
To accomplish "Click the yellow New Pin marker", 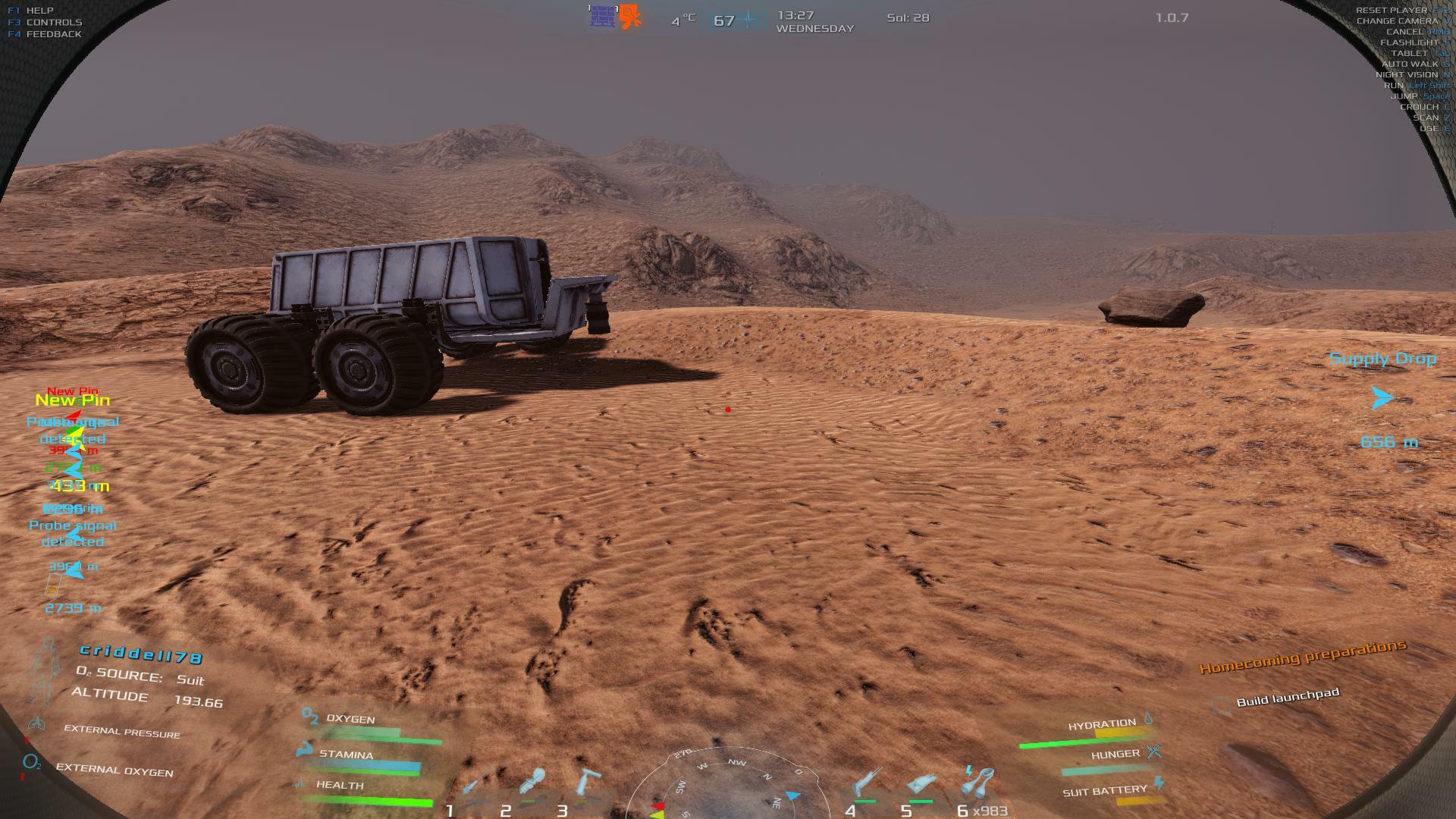I will 73,400.
